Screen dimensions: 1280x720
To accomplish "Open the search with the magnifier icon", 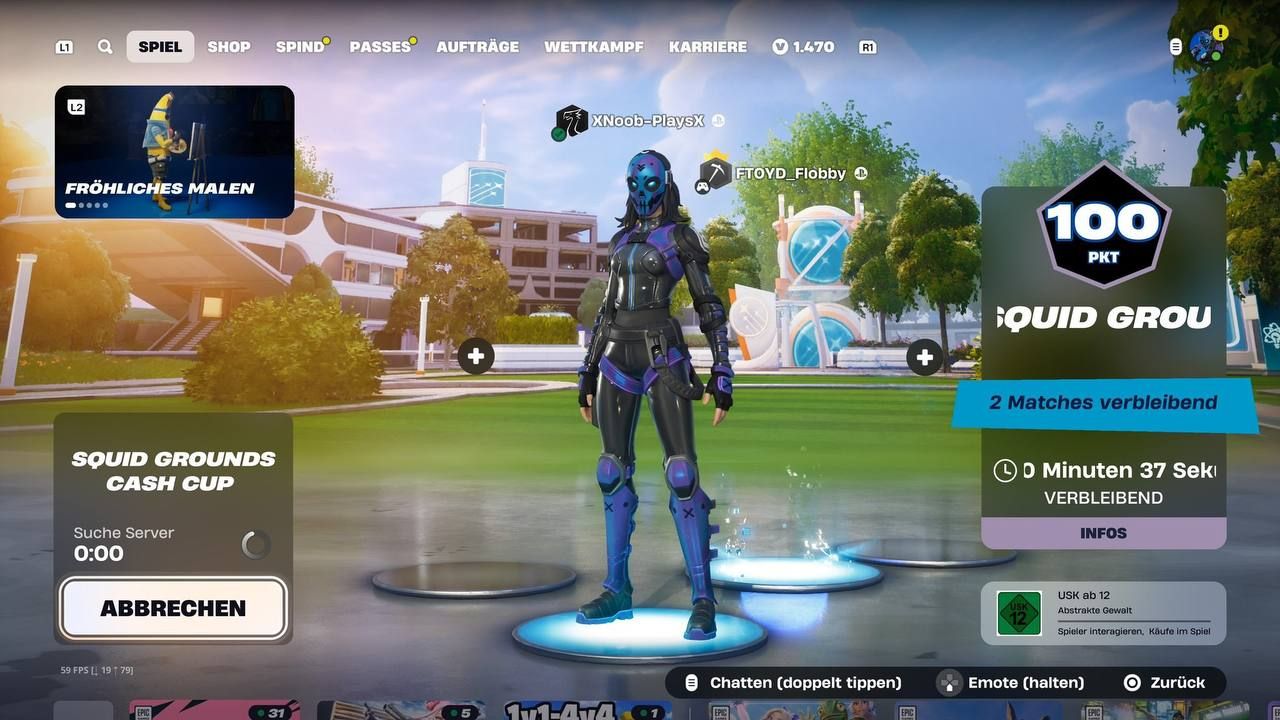I will pos(105,46).
